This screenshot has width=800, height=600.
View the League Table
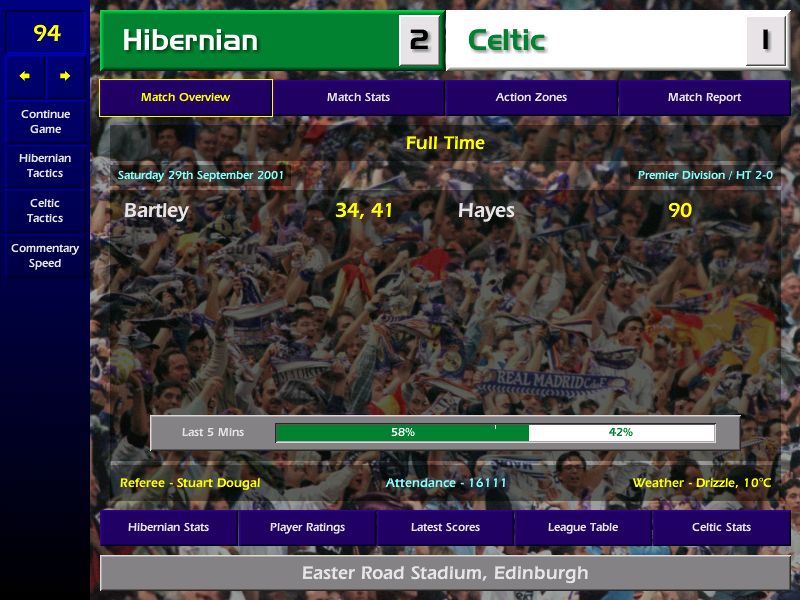pos(583,528)
